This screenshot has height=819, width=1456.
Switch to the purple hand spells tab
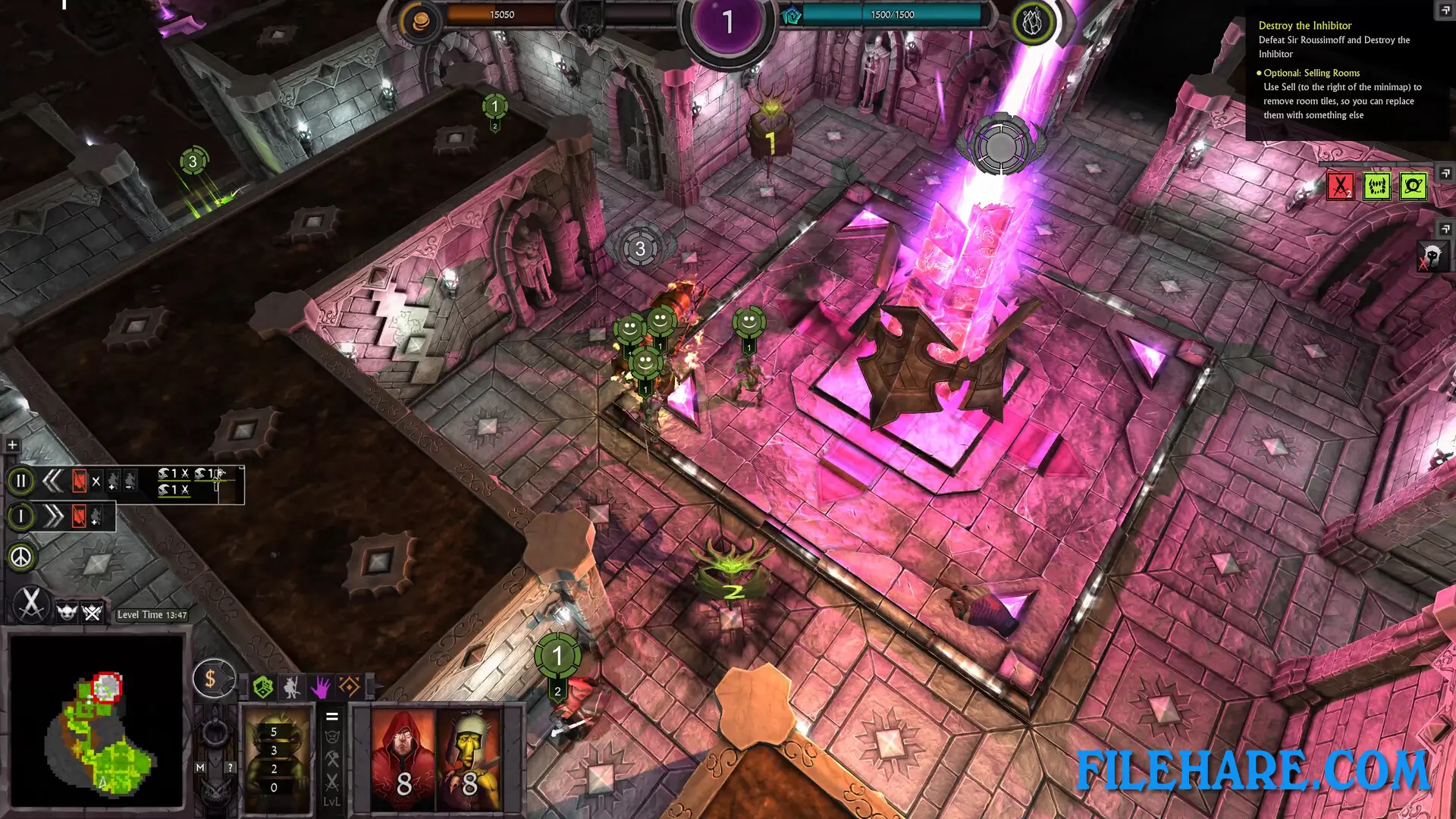(321, 687)
